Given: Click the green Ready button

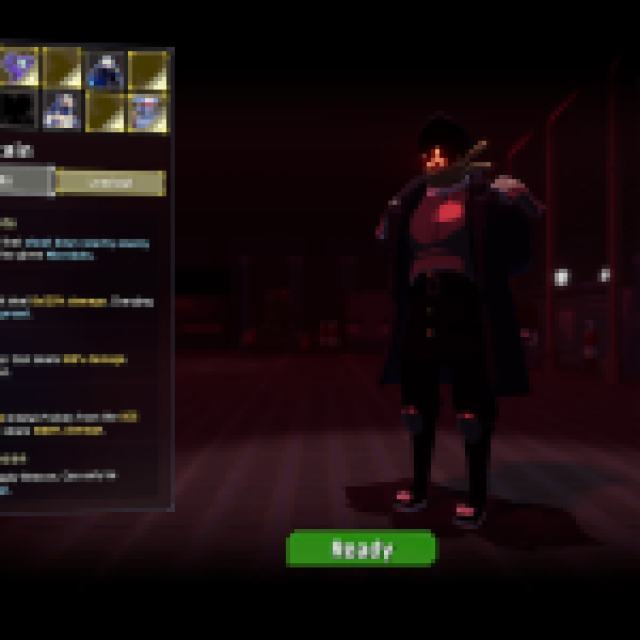Looking at the screenshot, I should click(361, 548).
